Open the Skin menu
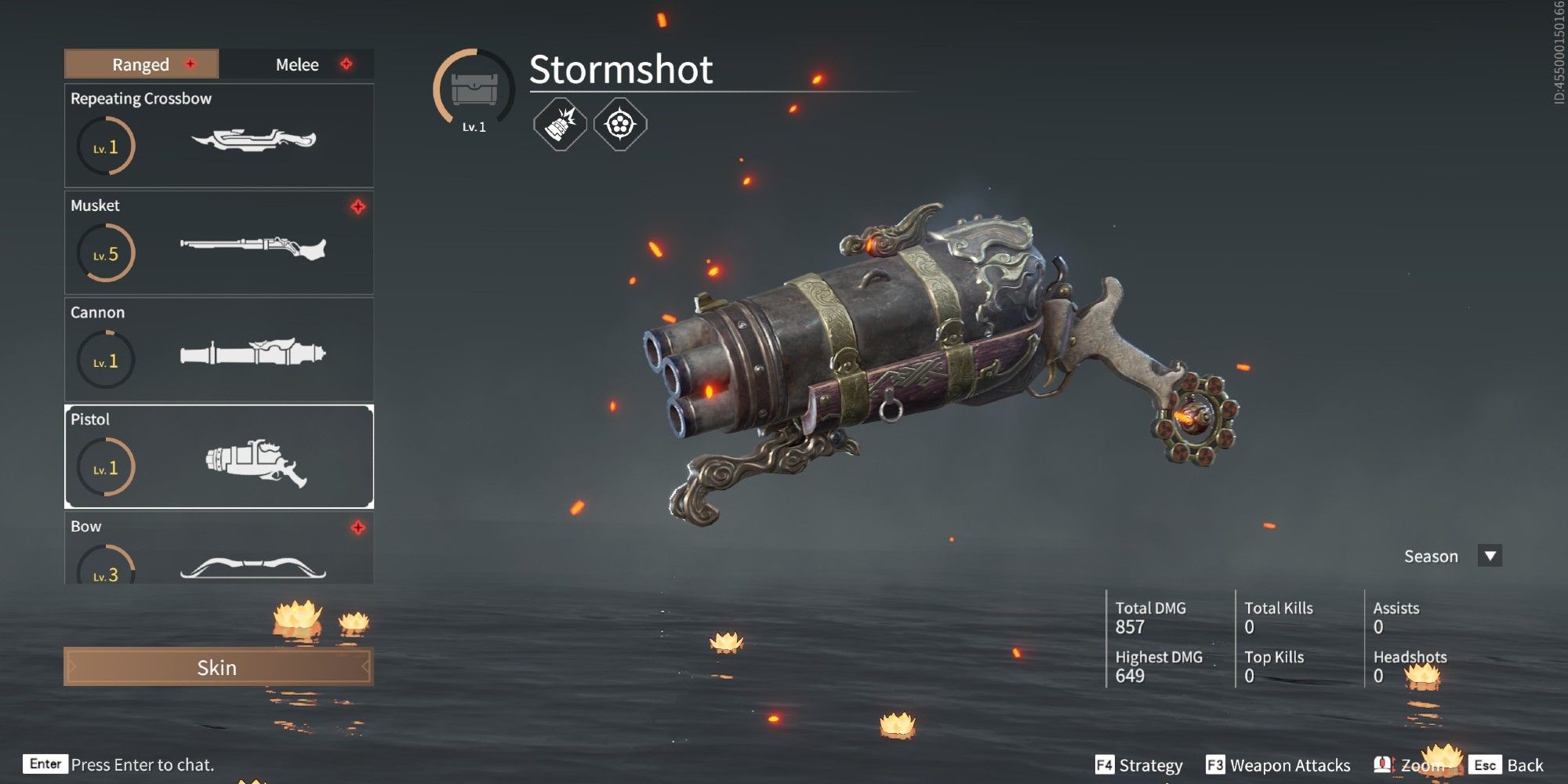Image resolution: width=1568 pixels, height=784 pixels. pyautogui.click(x=218, y=668)
